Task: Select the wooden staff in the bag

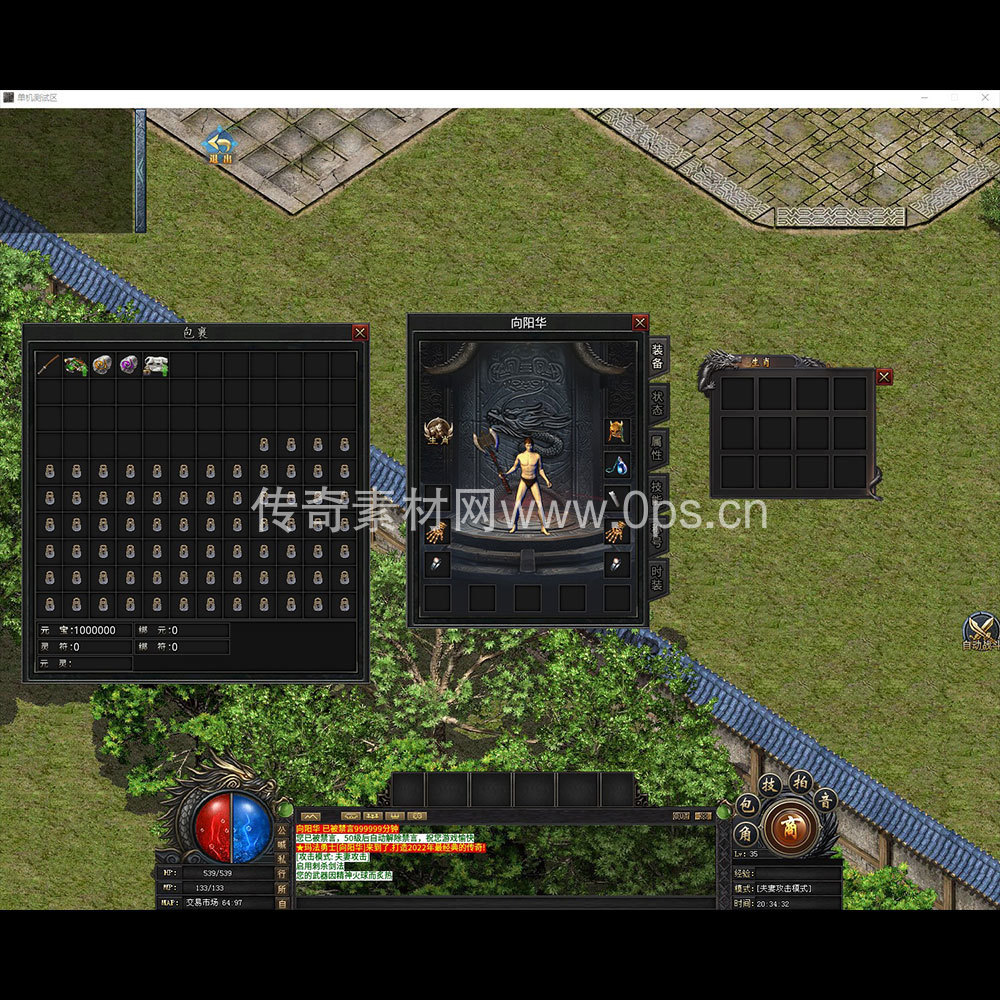Action: [49, 365]
